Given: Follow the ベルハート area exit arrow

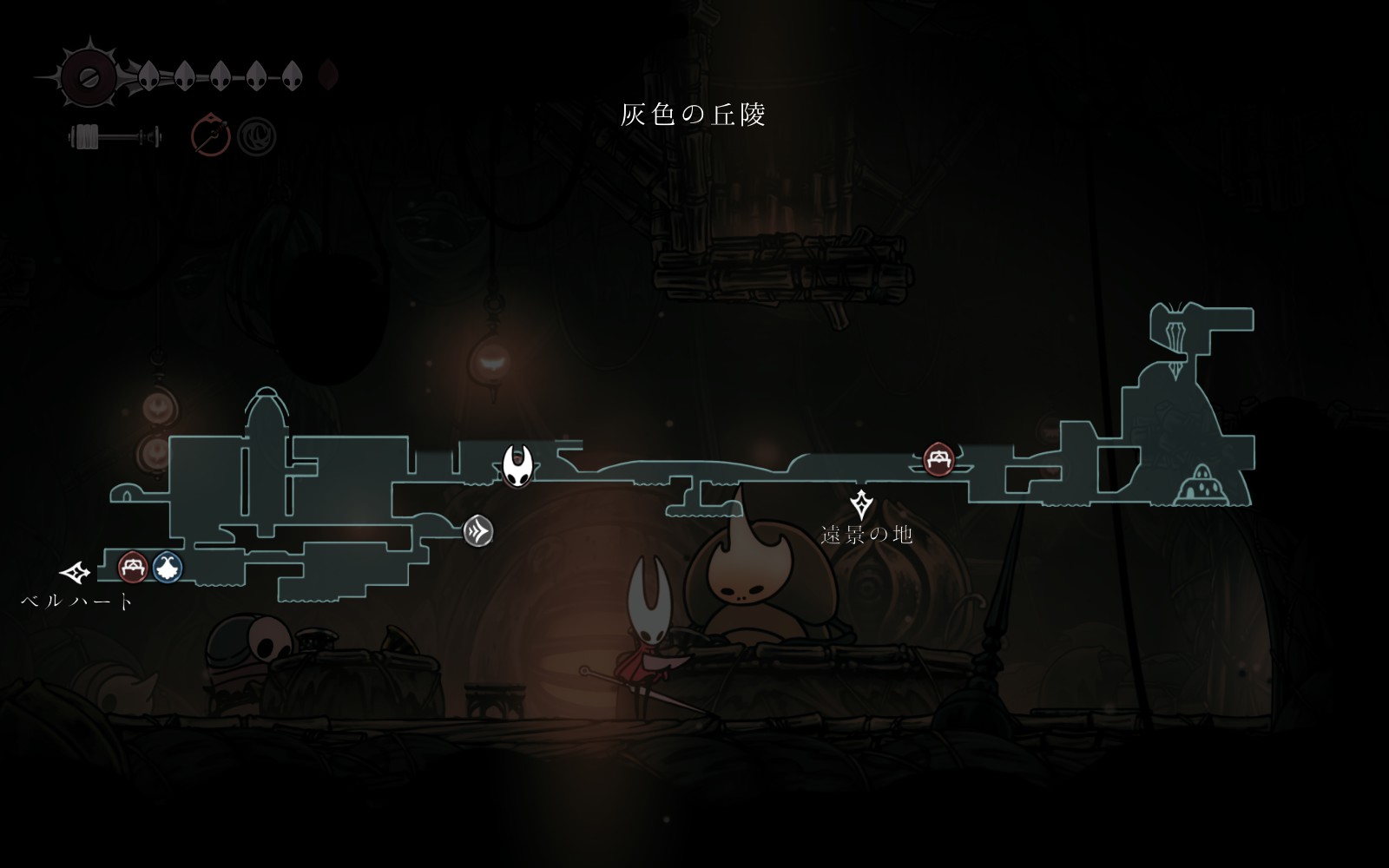Looking at the screenshot, I should [x=76, y=572].
